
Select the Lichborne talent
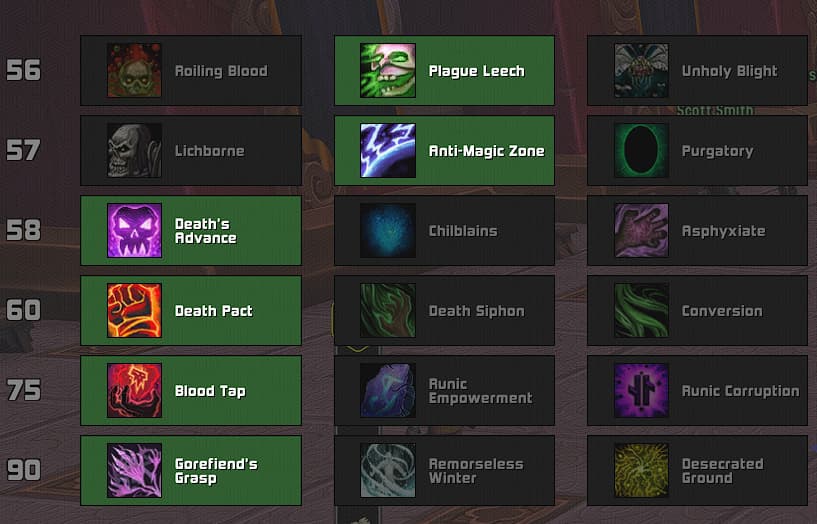point(191,151)
